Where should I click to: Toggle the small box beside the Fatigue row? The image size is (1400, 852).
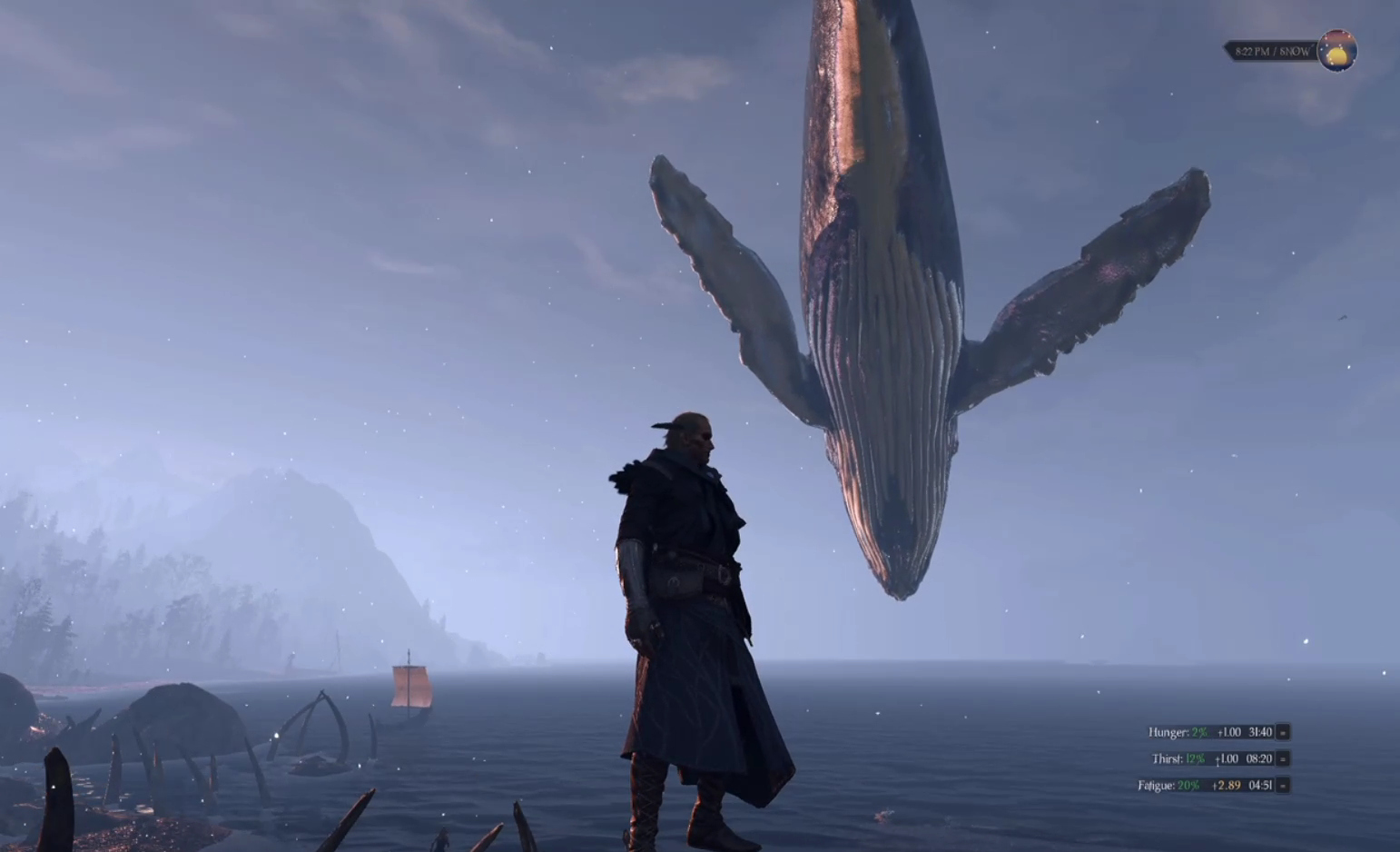(x=1283, y=785)
